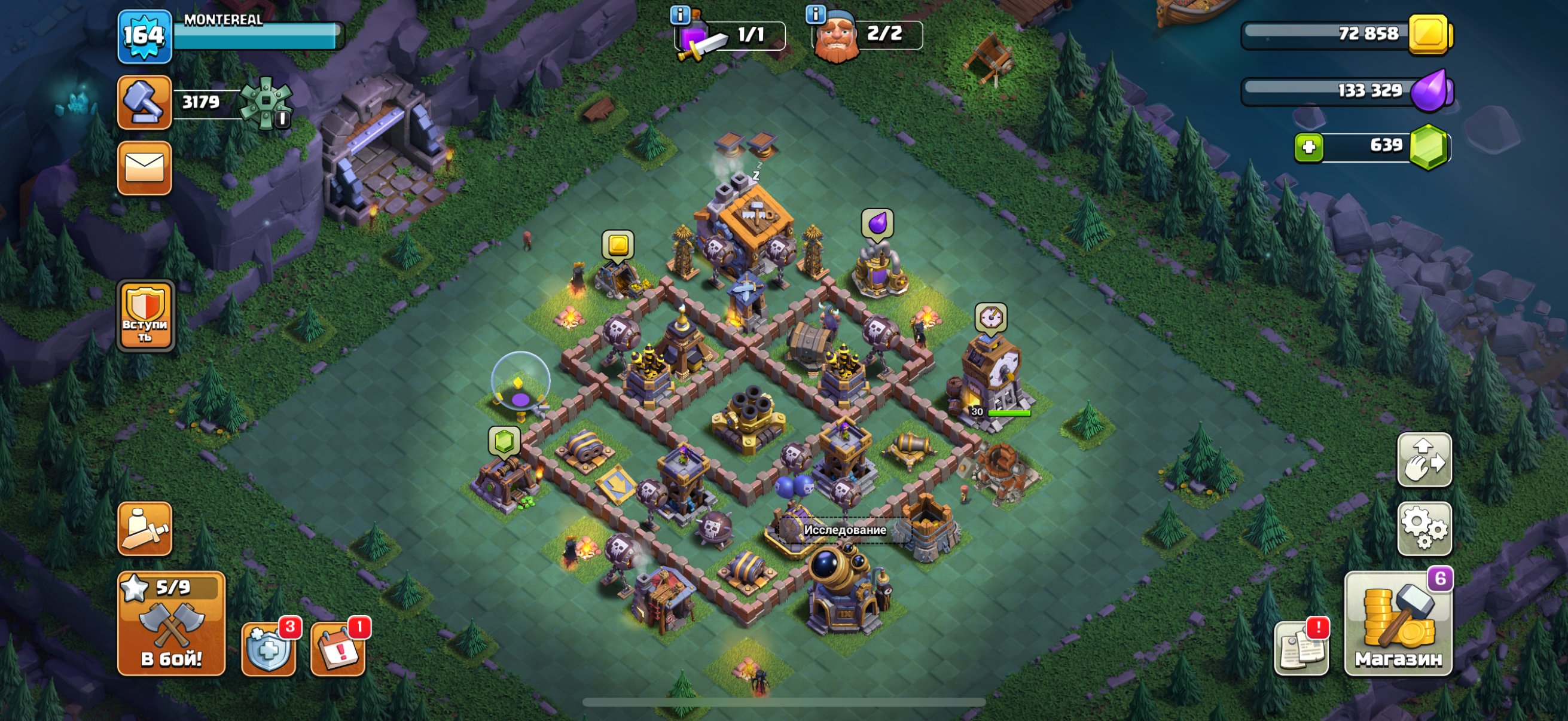Collect gems from the green gem bubble

pyautogui.click(x=504, y=441)
